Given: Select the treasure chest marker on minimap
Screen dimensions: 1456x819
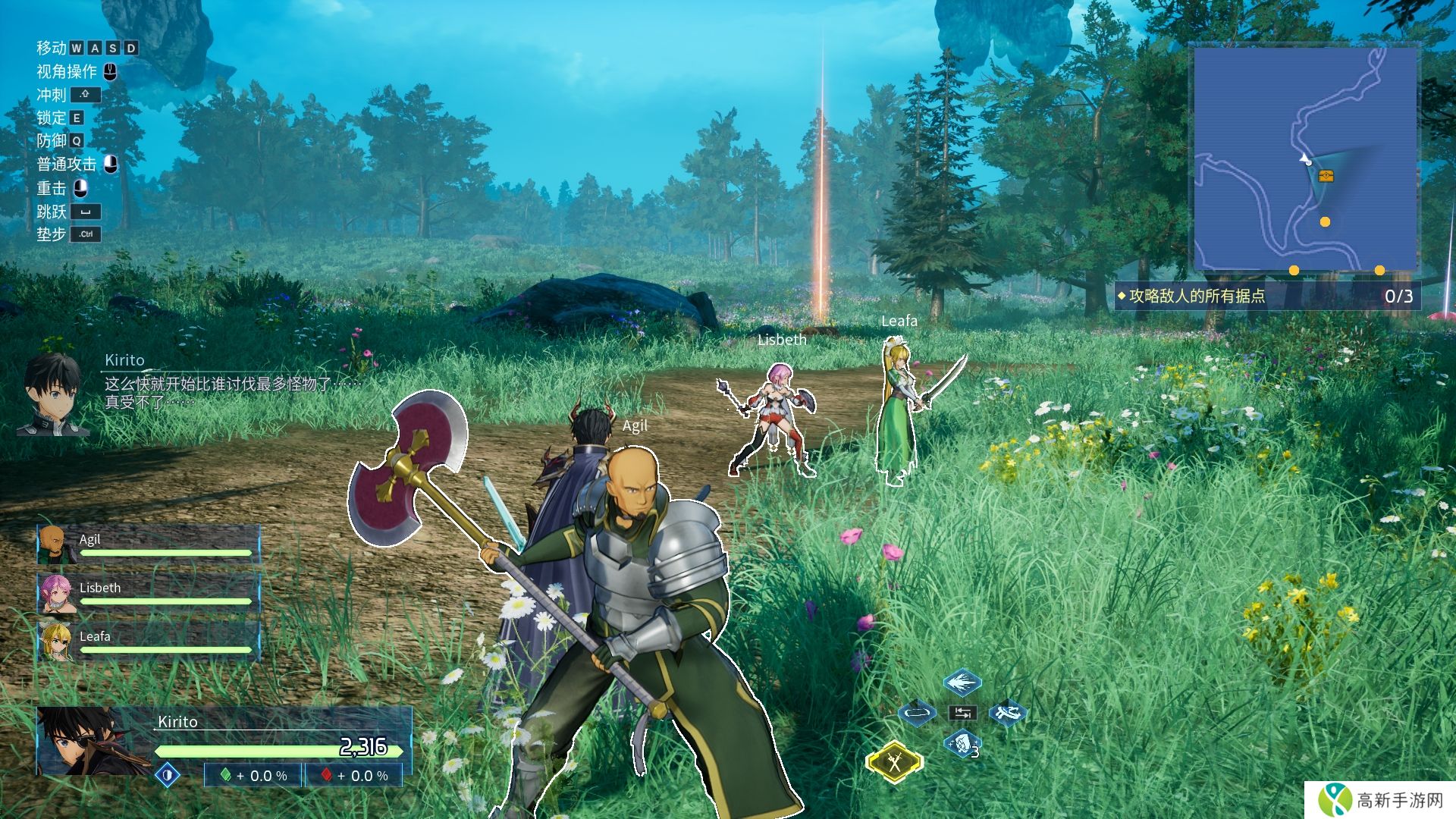Looking at the screenshot, I should [1326, 176].
